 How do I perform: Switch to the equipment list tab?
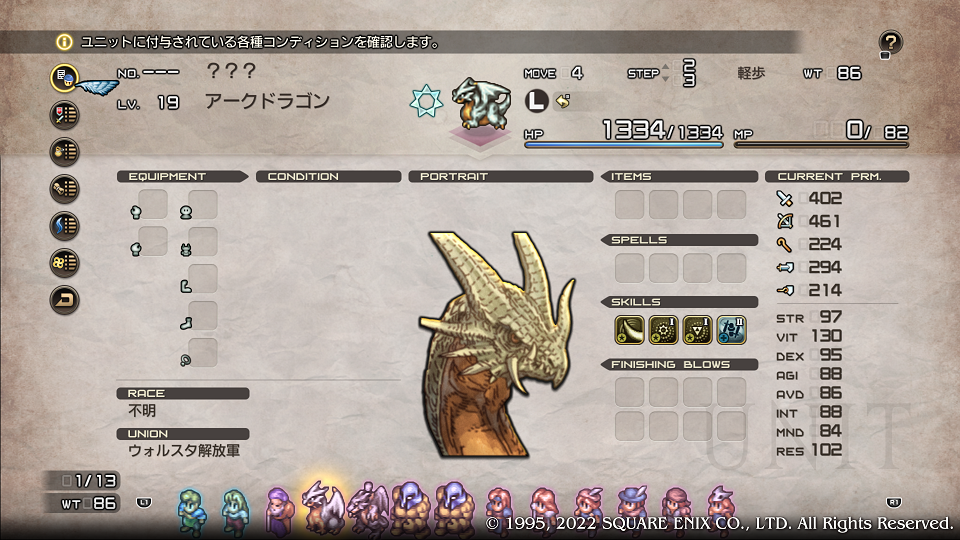65,114
